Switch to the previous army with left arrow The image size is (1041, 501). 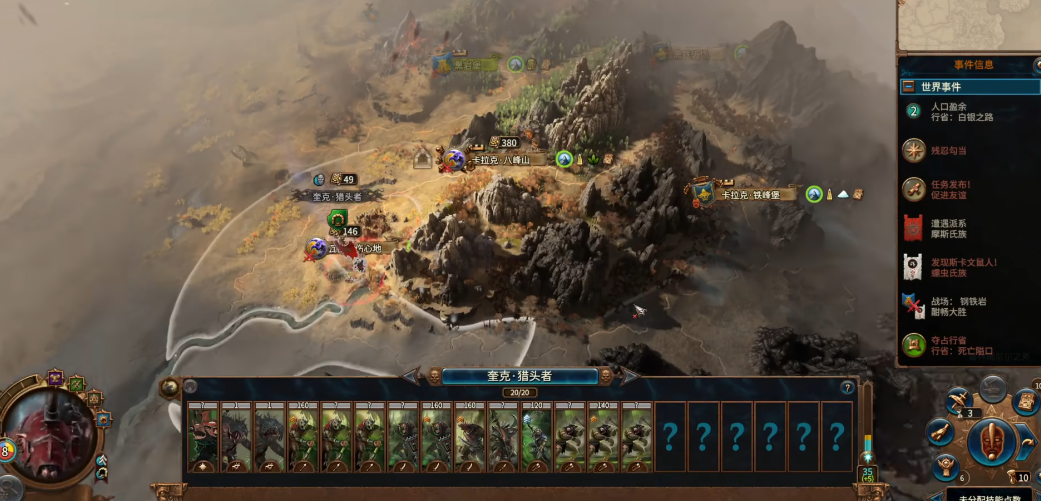point(412,376)
